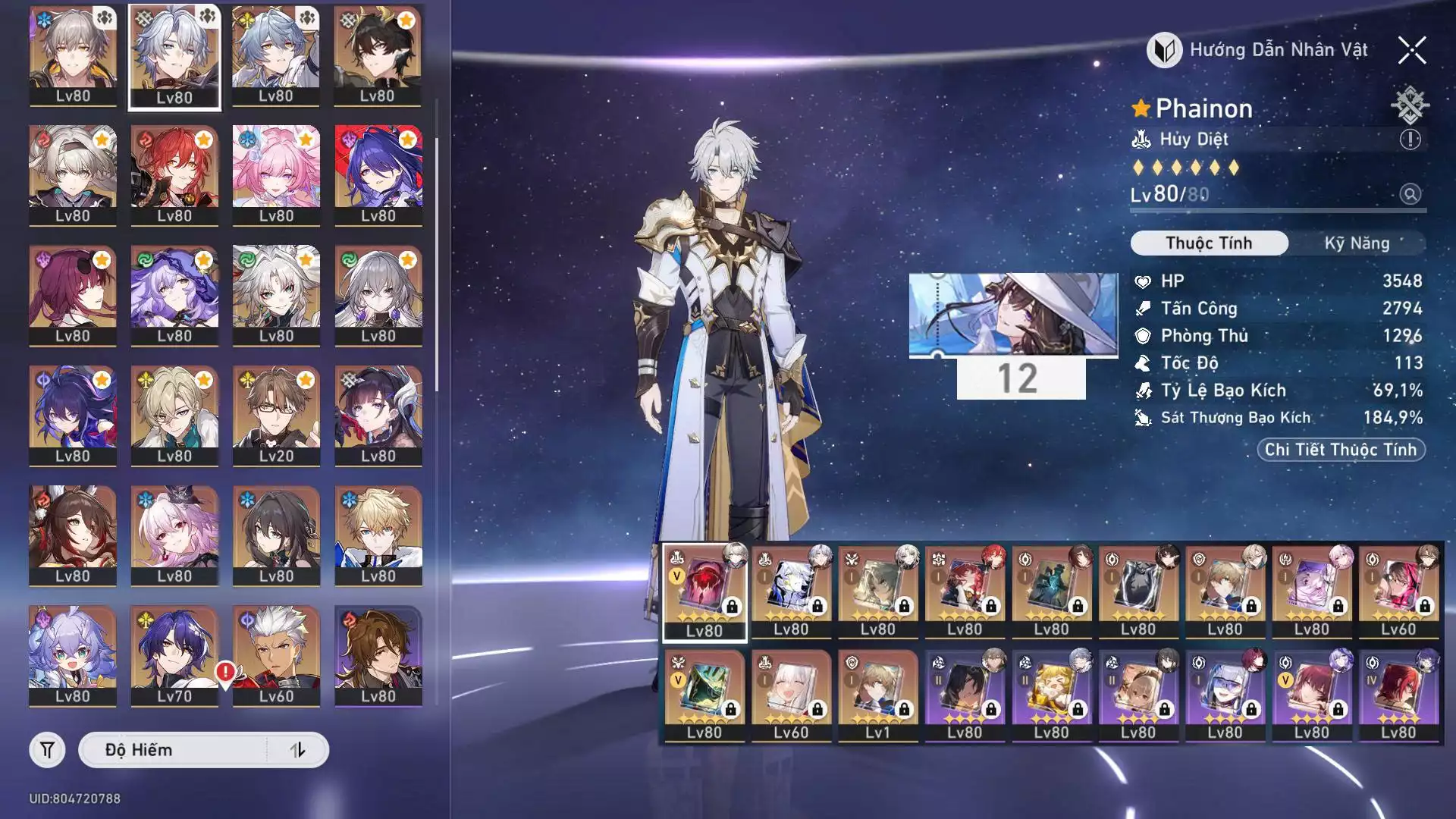Click the Hủy Diệt path info icon
The width and height of the screenshot is (1456, 819).
coord(1410,140)
